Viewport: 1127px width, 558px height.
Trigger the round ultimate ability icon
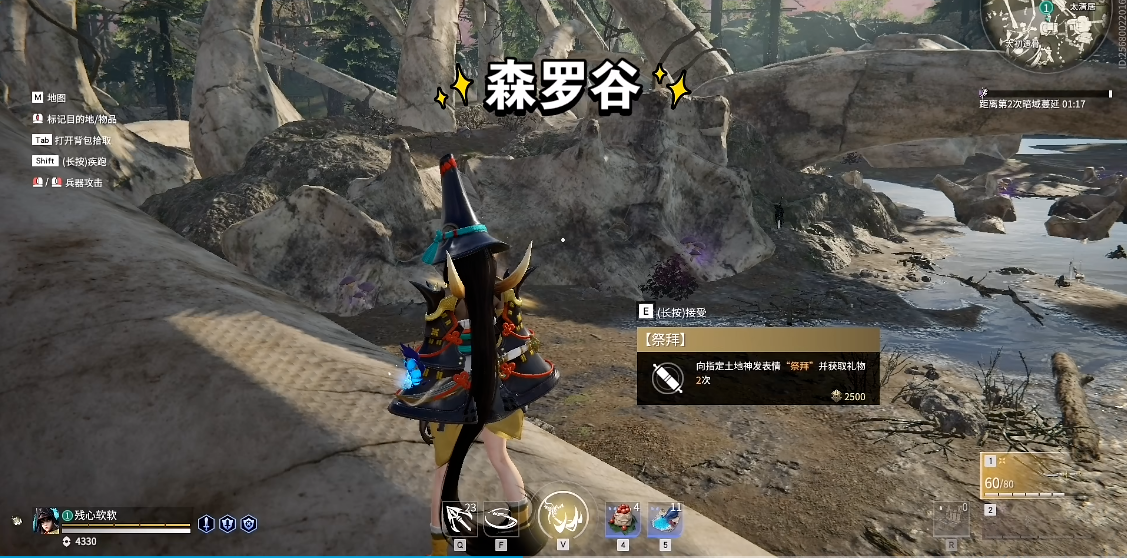[562, 516]
